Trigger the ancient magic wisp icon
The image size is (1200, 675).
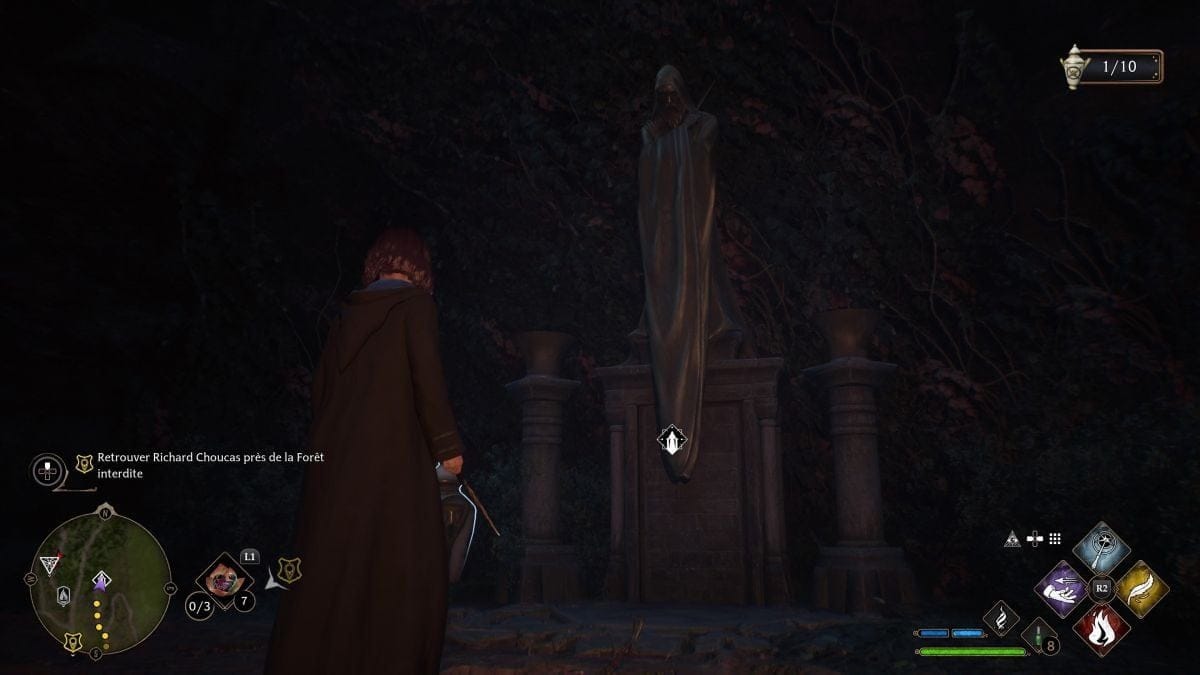tap(1001, 618)
